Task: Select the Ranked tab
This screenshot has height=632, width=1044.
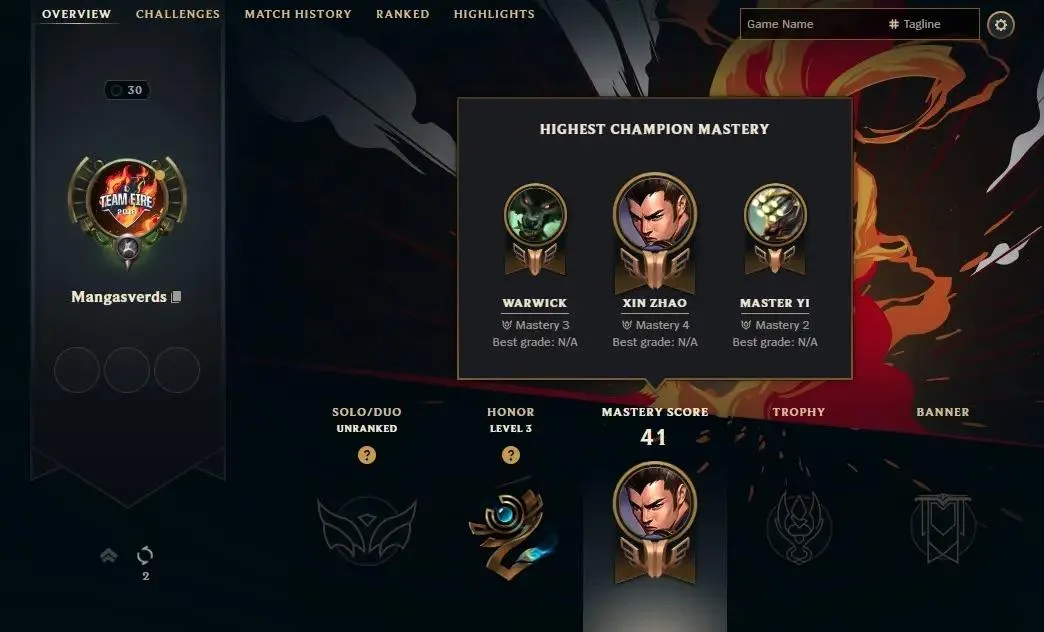Action: coord(402,14)
